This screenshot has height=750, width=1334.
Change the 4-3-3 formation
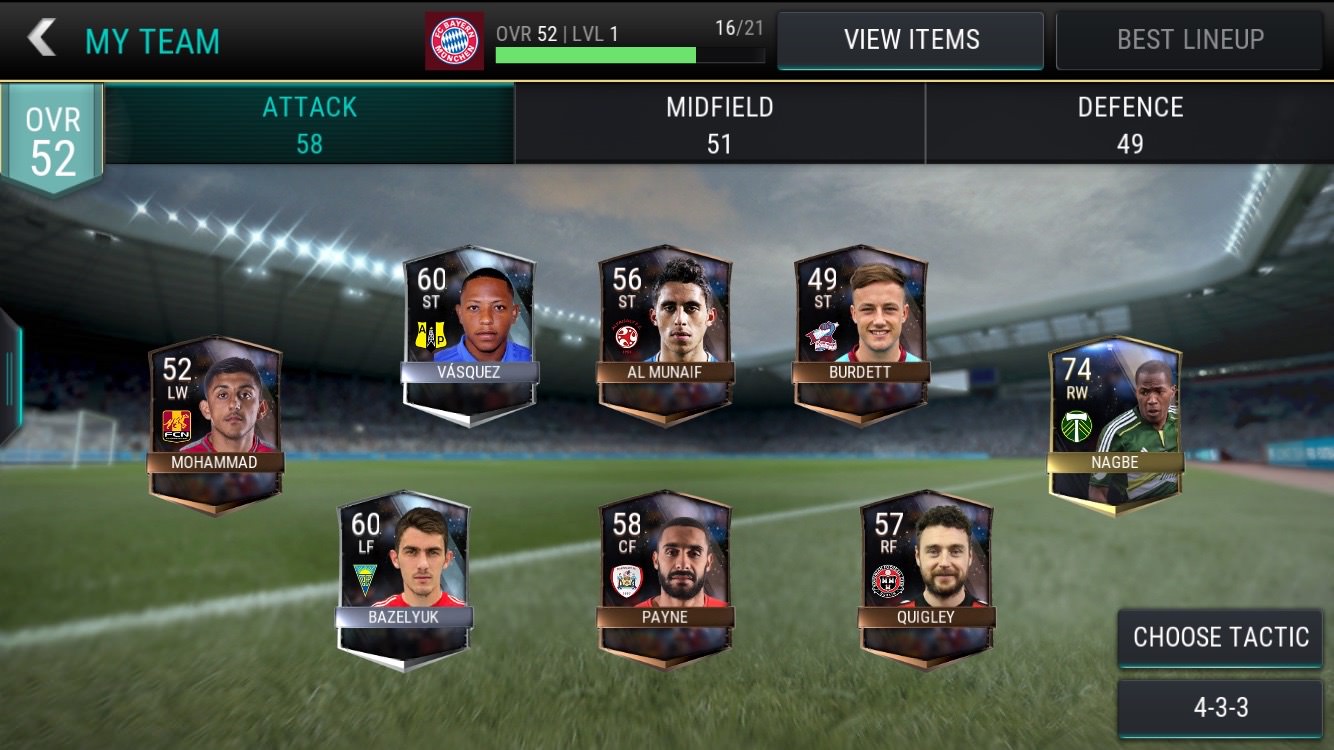(x=1220, y=708)
